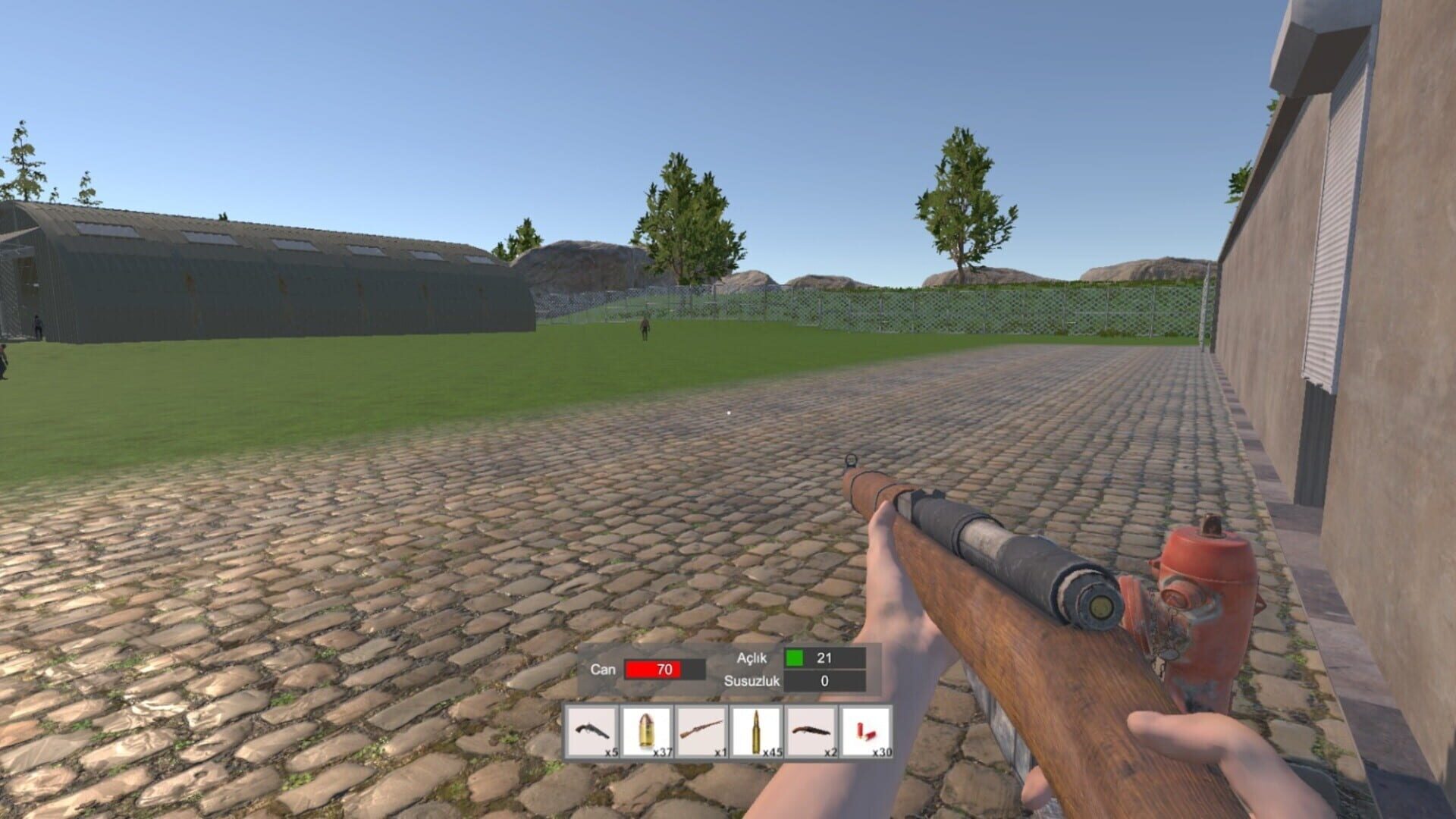The image size is (1456, 819).
Task: Click the white crosshair dot at screen center
Action: coord(728,412)
